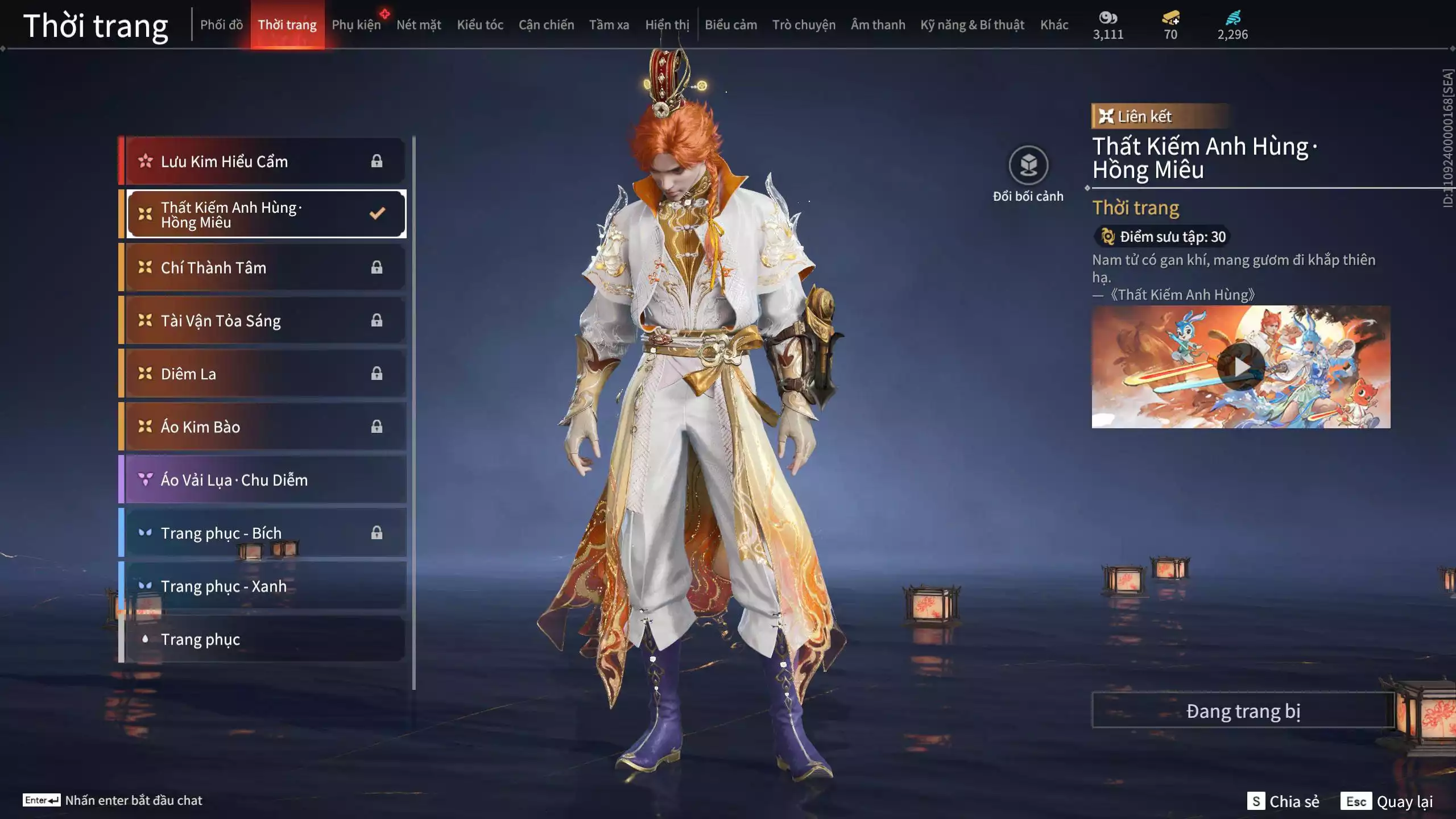Click the Đang trang bị button

tap(1243, 711)
